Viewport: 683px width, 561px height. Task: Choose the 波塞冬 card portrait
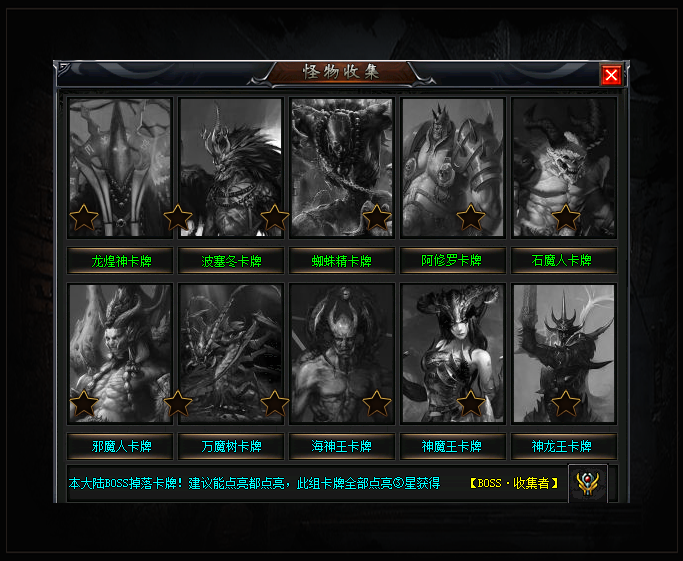pos(231,167)
